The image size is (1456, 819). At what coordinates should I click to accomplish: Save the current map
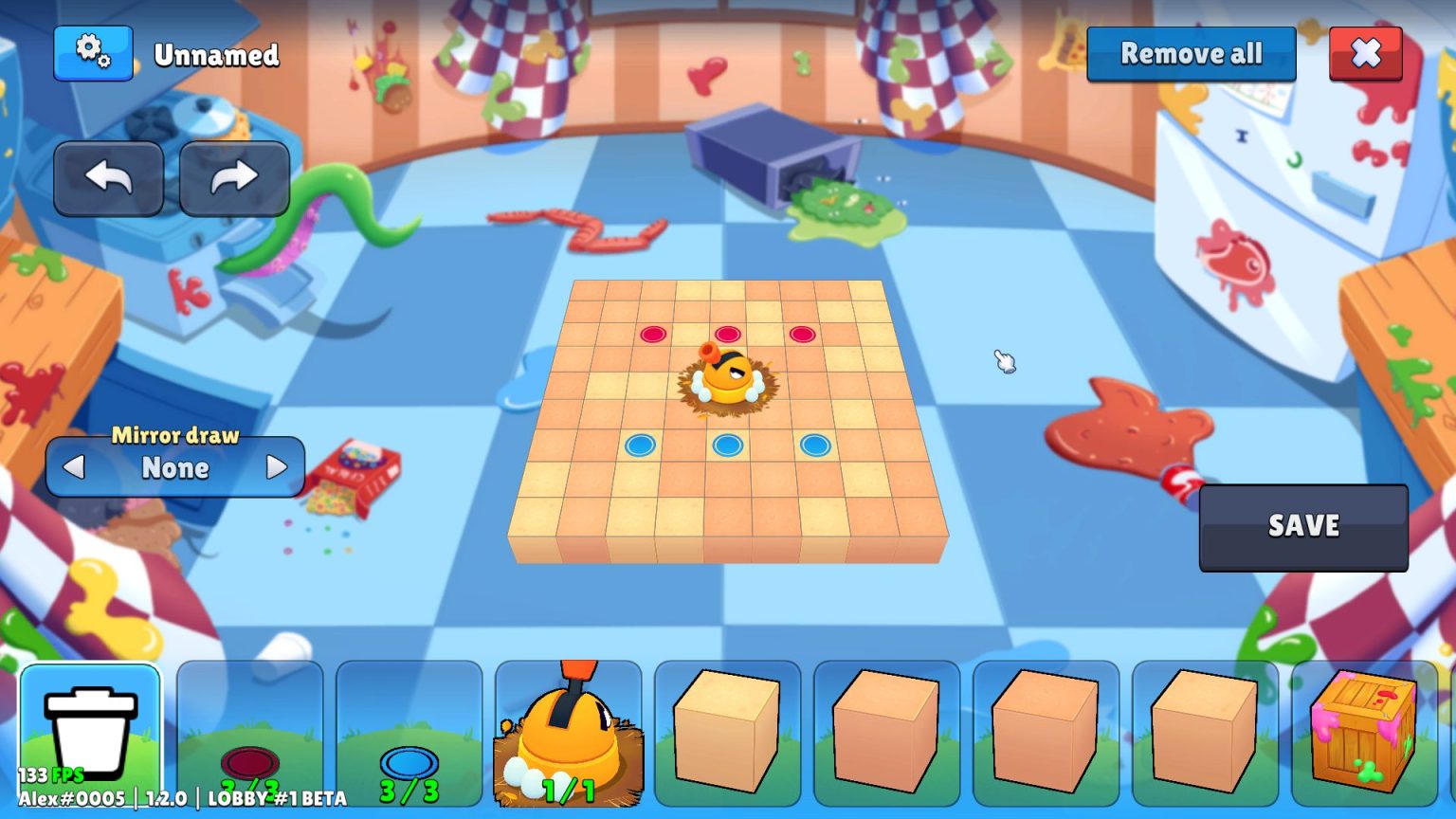pyautogui.click(x=1303, y=527)
